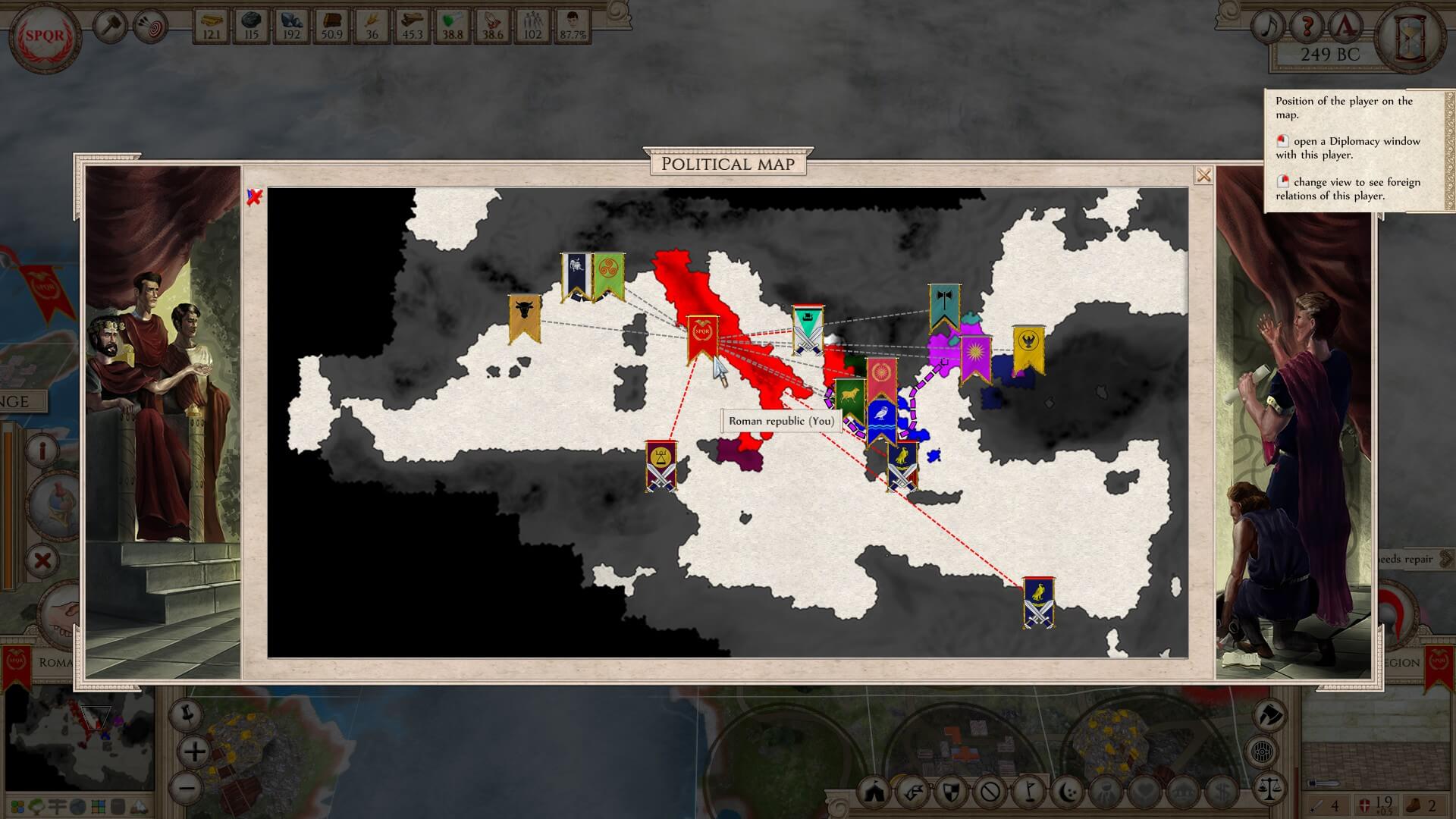Choose the yellow eagle banner faction

[1028, 347]
